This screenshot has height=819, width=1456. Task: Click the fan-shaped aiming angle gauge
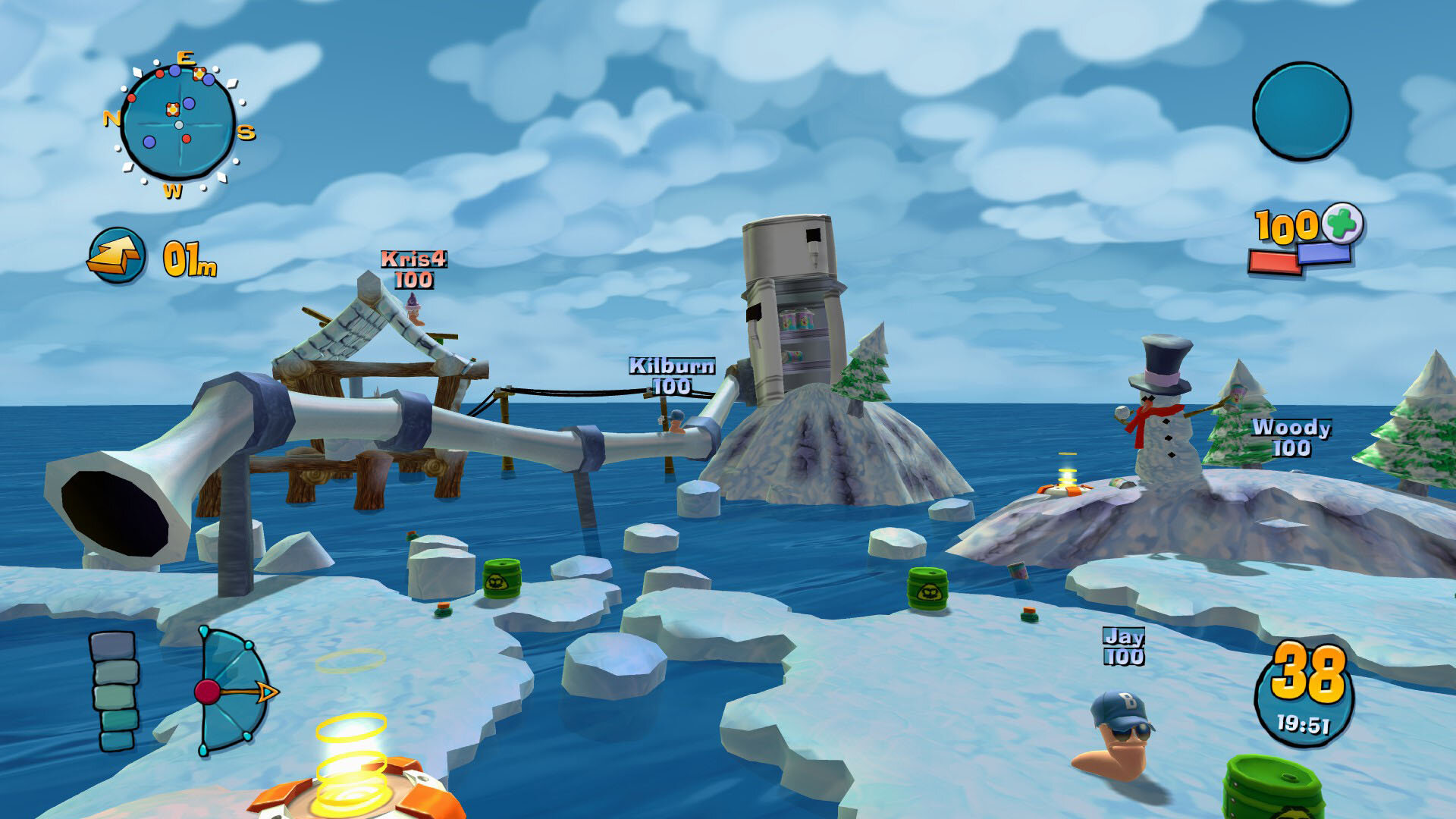pos(231,692)
